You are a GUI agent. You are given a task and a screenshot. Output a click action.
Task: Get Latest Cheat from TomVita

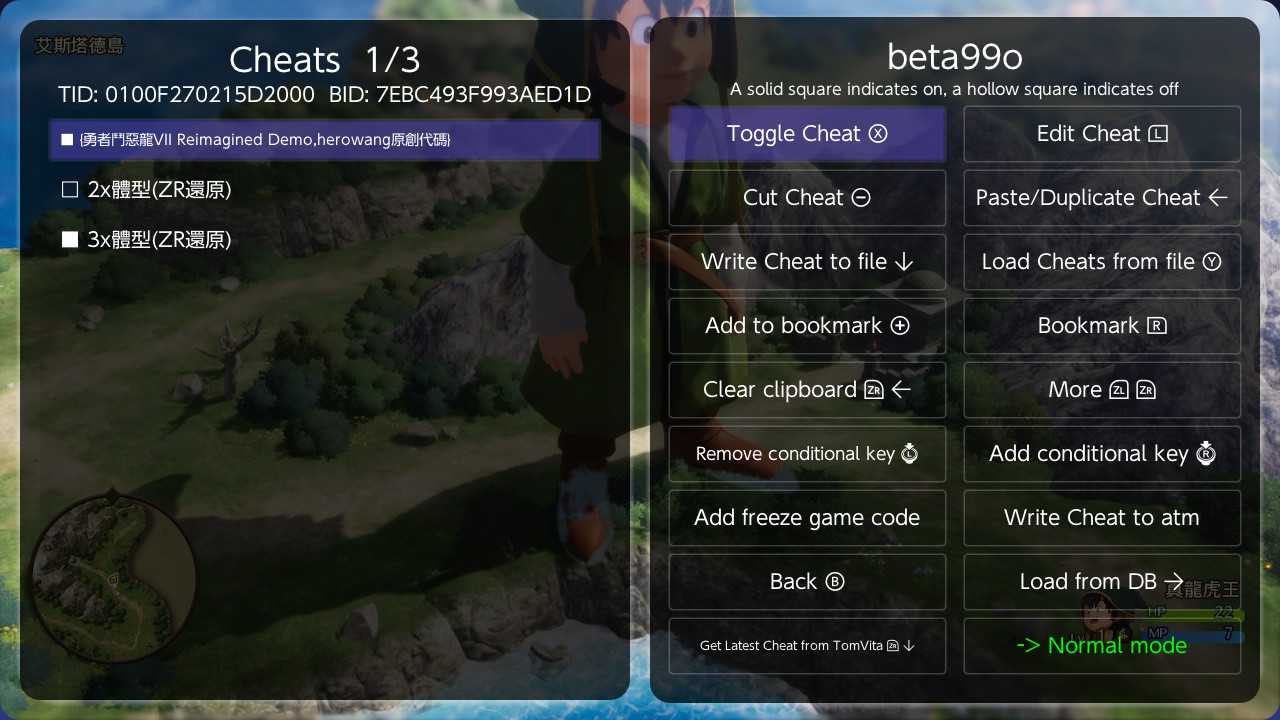click(x=807, y=646)
